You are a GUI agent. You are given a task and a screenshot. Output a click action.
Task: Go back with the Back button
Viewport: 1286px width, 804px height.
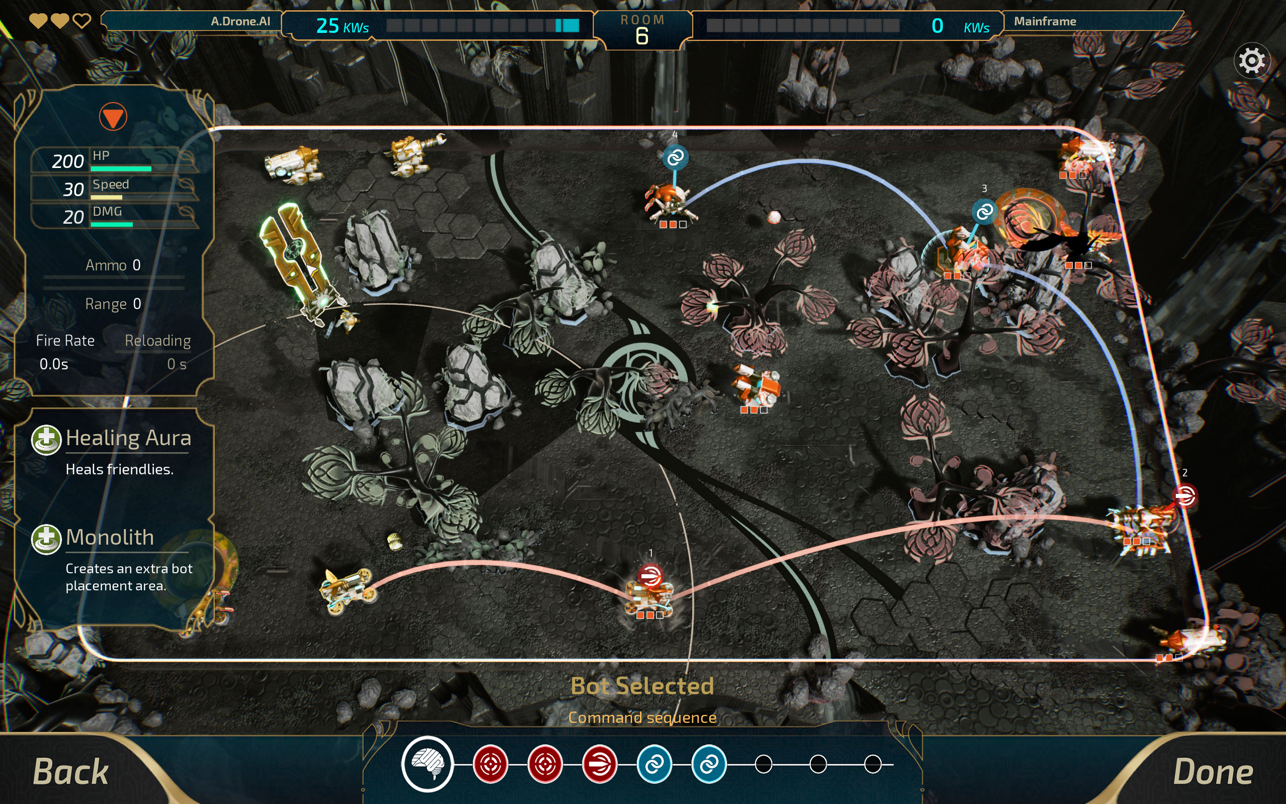coord(70,771)
